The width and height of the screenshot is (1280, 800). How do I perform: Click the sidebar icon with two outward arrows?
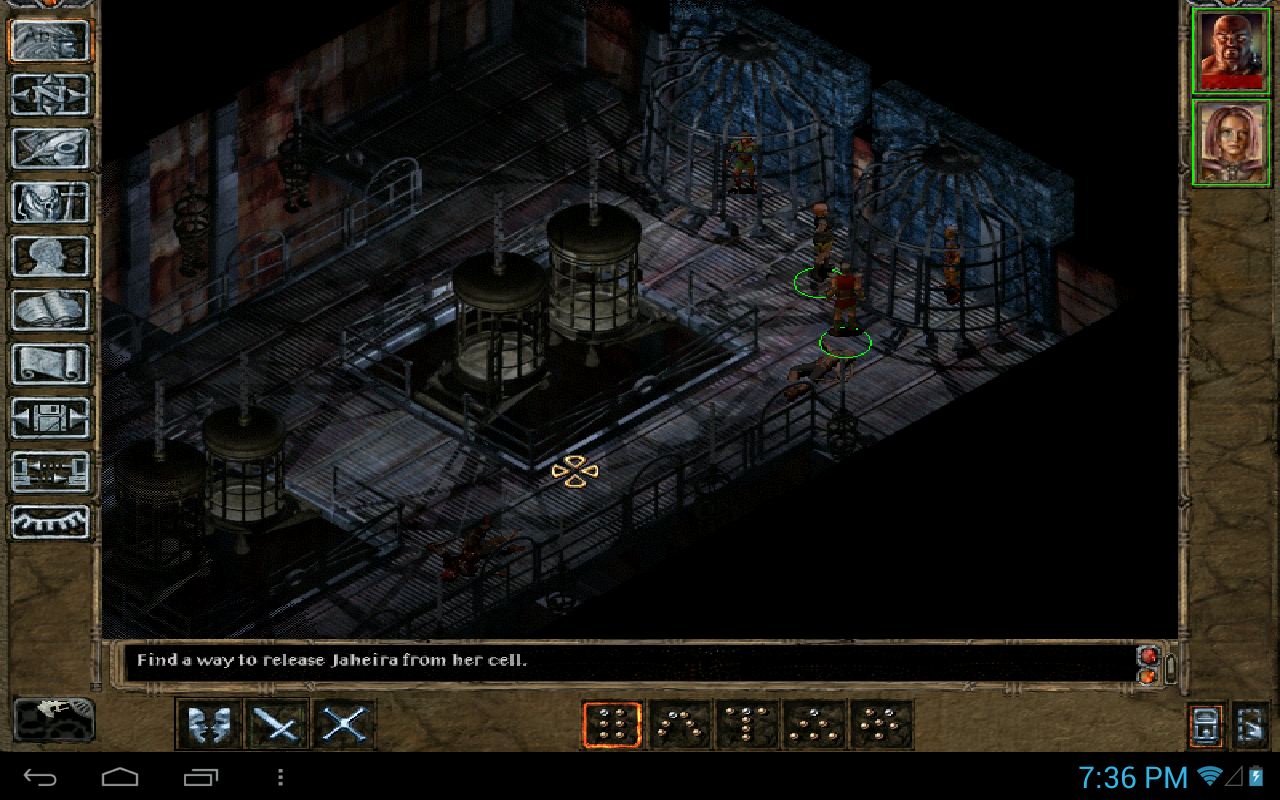(x=50, y=418)
